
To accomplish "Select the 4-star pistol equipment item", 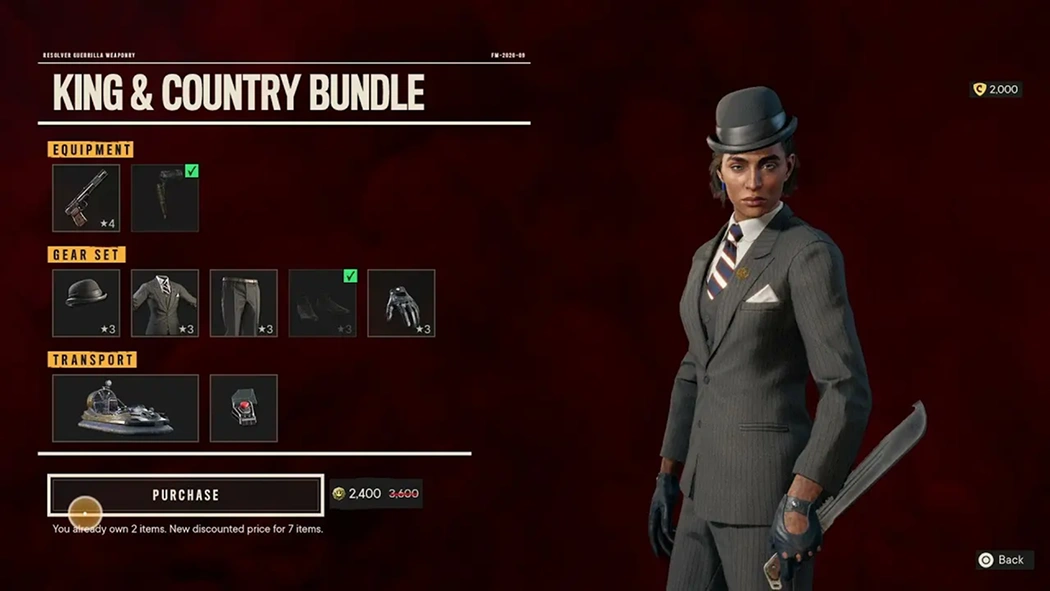I will click(x=86, y=198).
